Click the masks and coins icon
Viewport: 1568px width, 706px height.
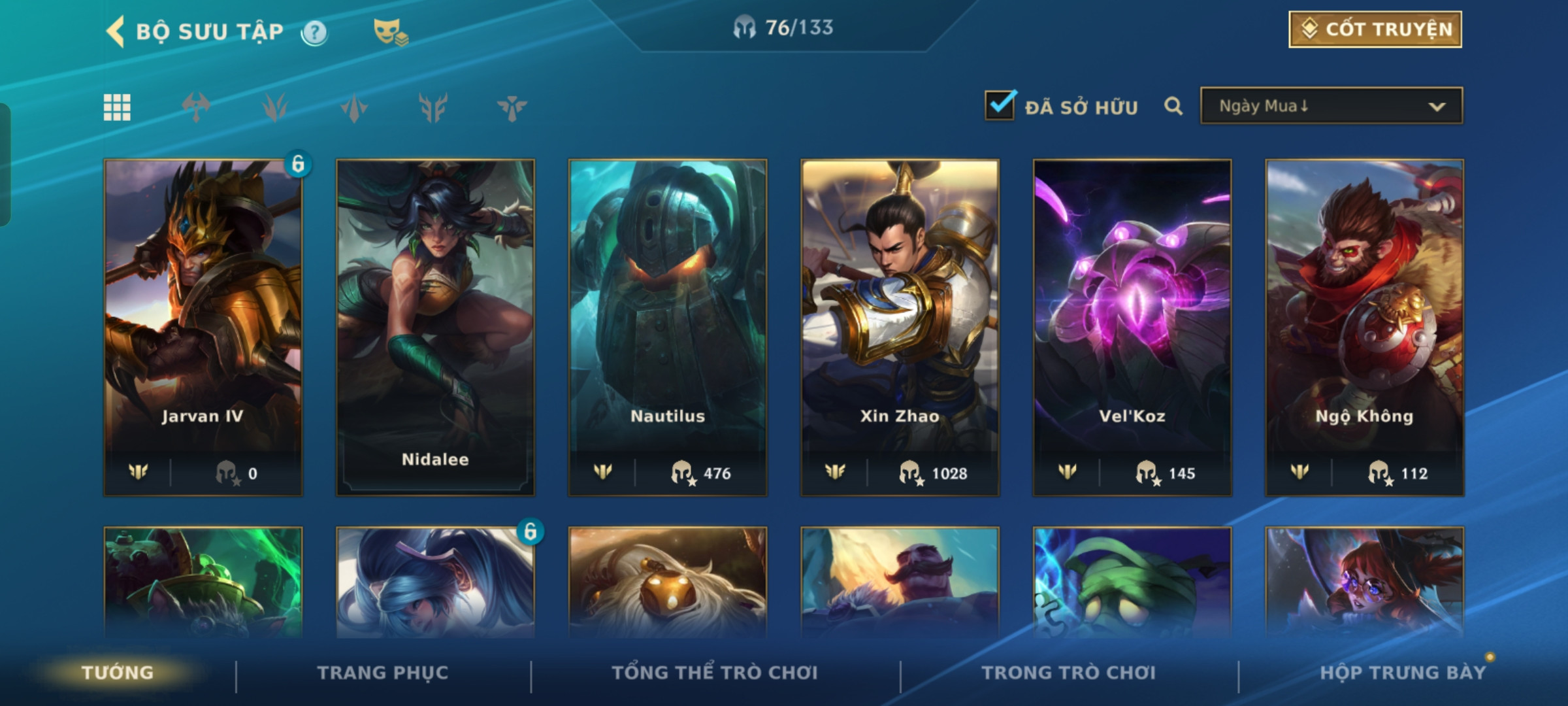click(x=390, y=32)
